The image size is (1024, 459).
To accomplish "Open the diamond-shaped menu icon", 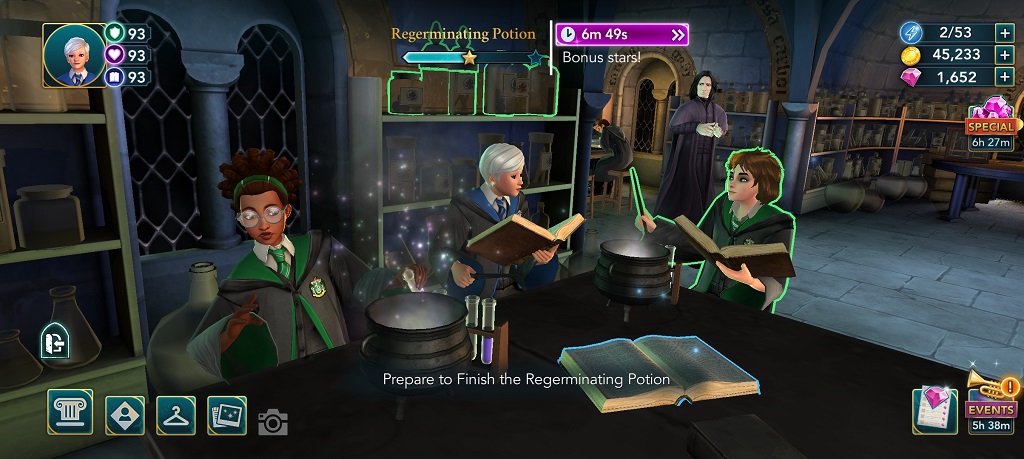I will 125,414.
